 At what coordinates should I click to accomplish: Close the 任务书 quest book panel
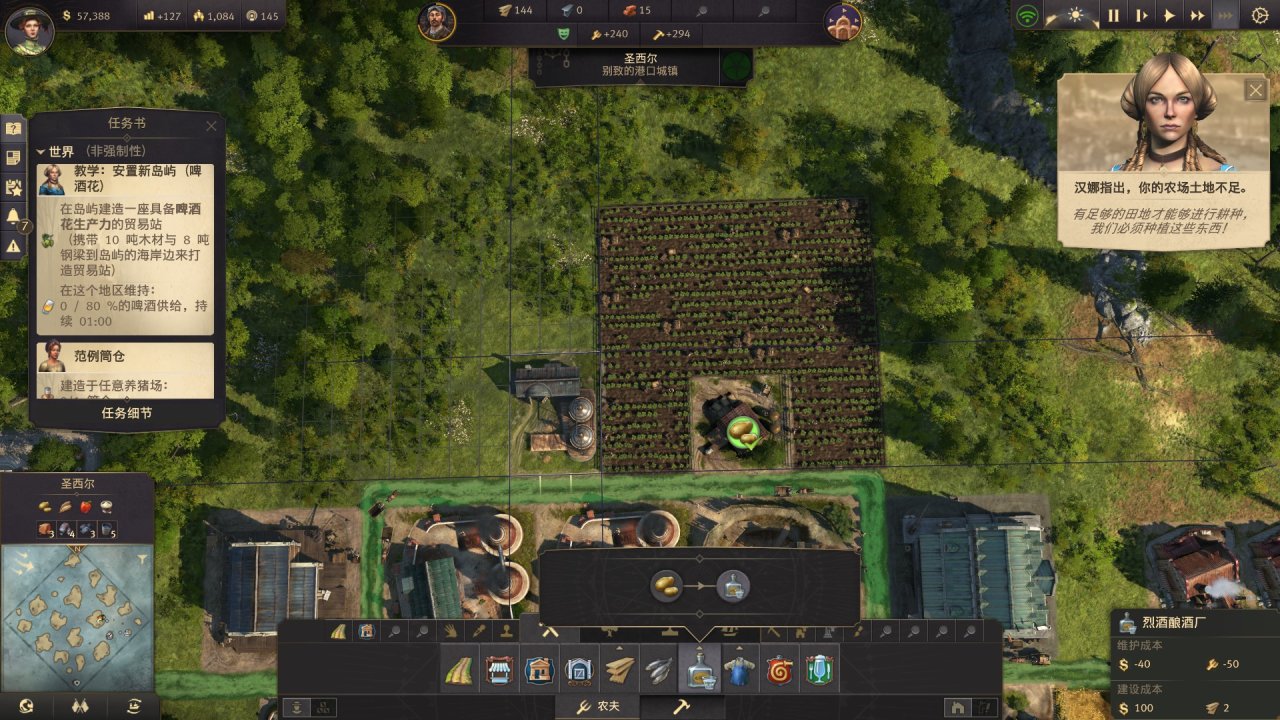(211, 126)
